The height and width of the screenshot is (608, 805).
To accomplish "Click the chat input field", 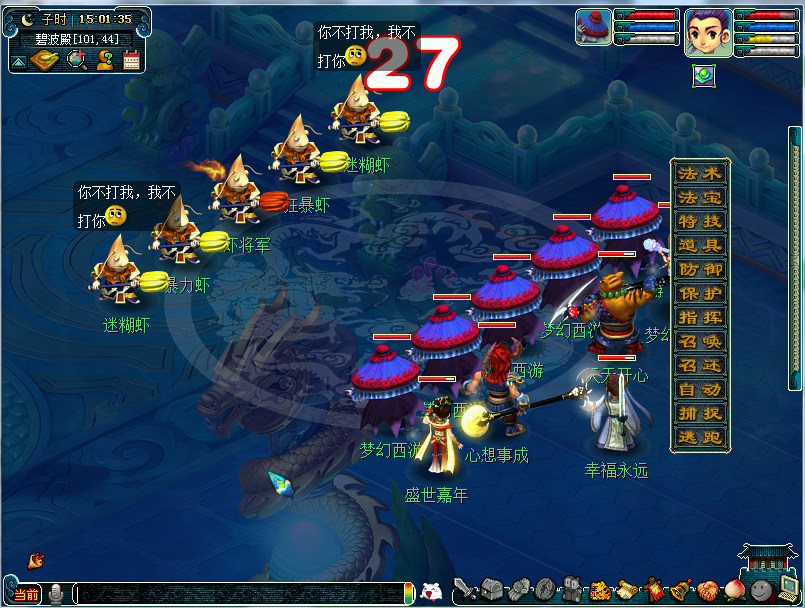I will tap(240, 593).
